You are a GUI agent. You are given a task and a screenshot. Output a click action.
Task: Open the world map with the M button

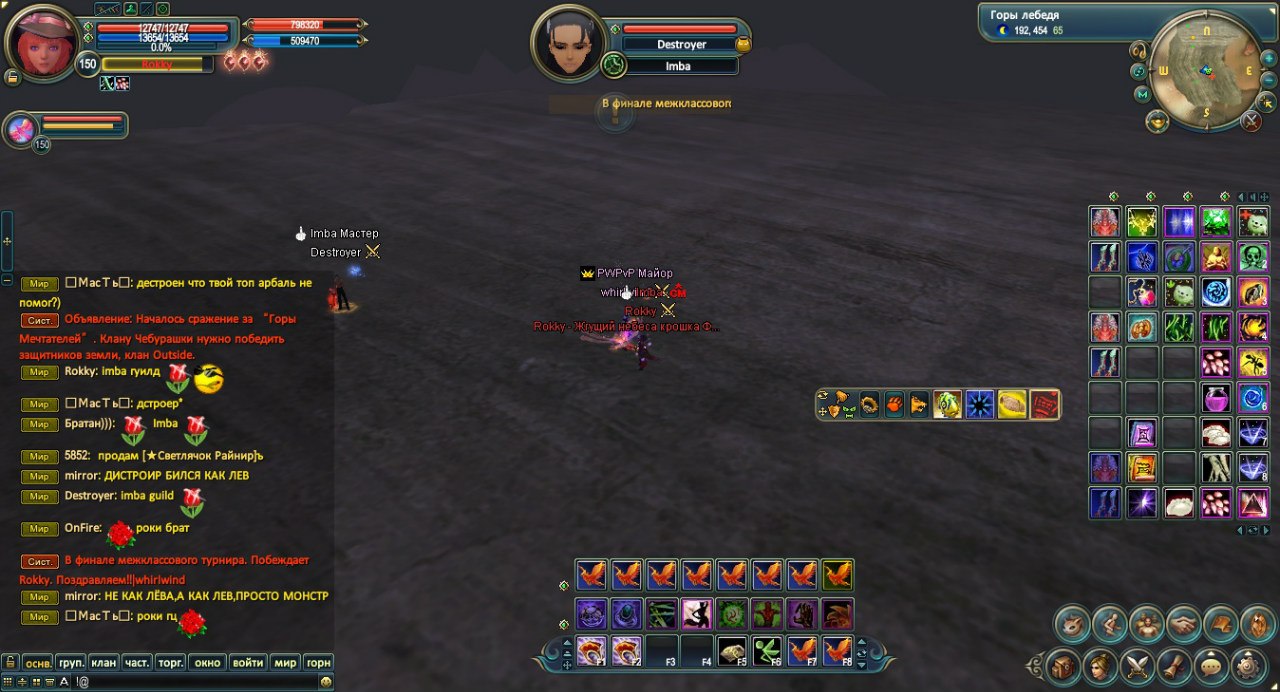pos(1143,95)
